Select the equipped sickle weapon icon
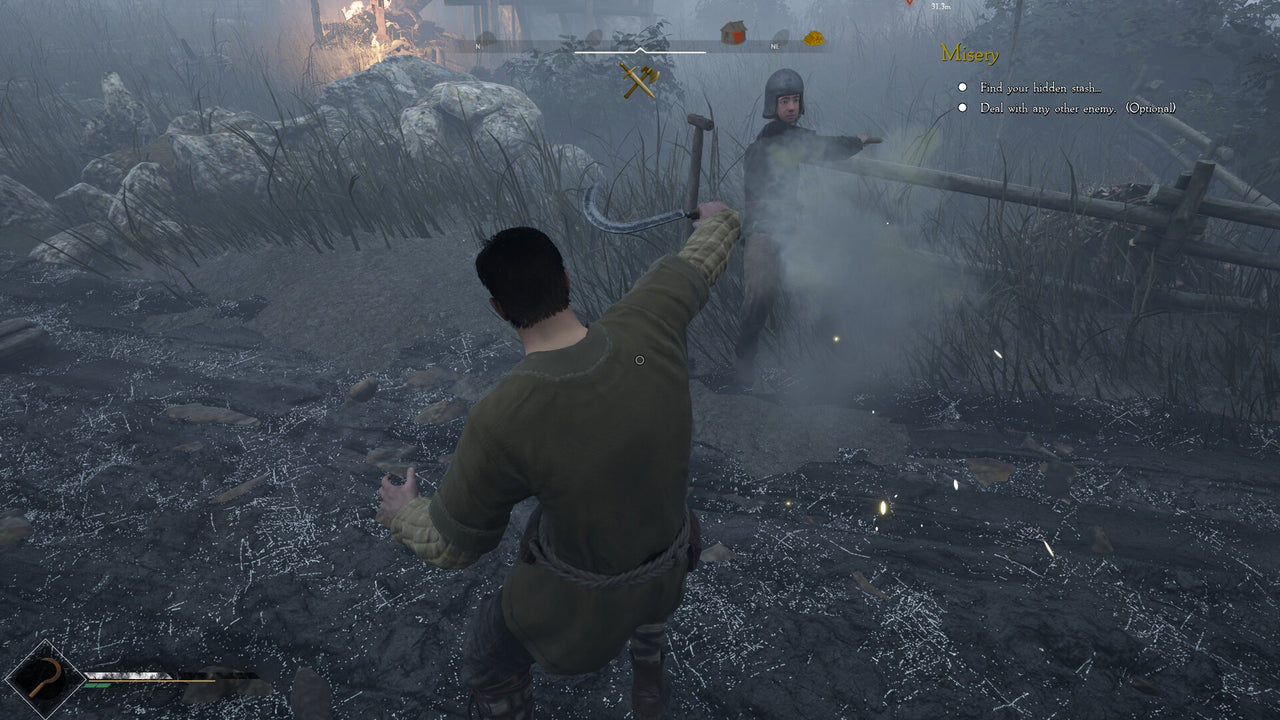Viewport: 1280px width, 720px height. pyautogui.click(x=44, y=677)
